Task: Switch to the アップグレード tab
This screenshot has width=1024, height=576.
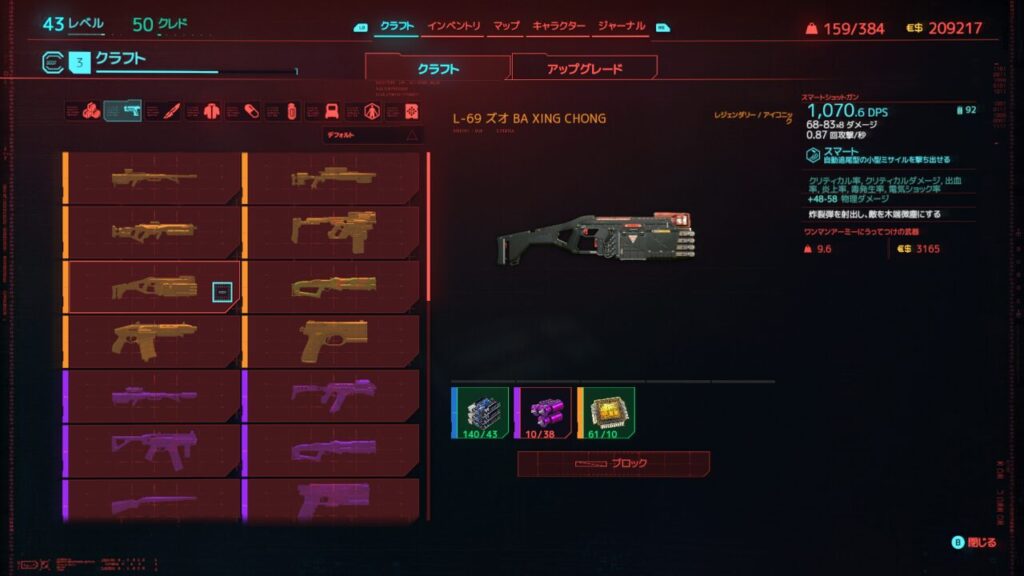Action: 584,68
